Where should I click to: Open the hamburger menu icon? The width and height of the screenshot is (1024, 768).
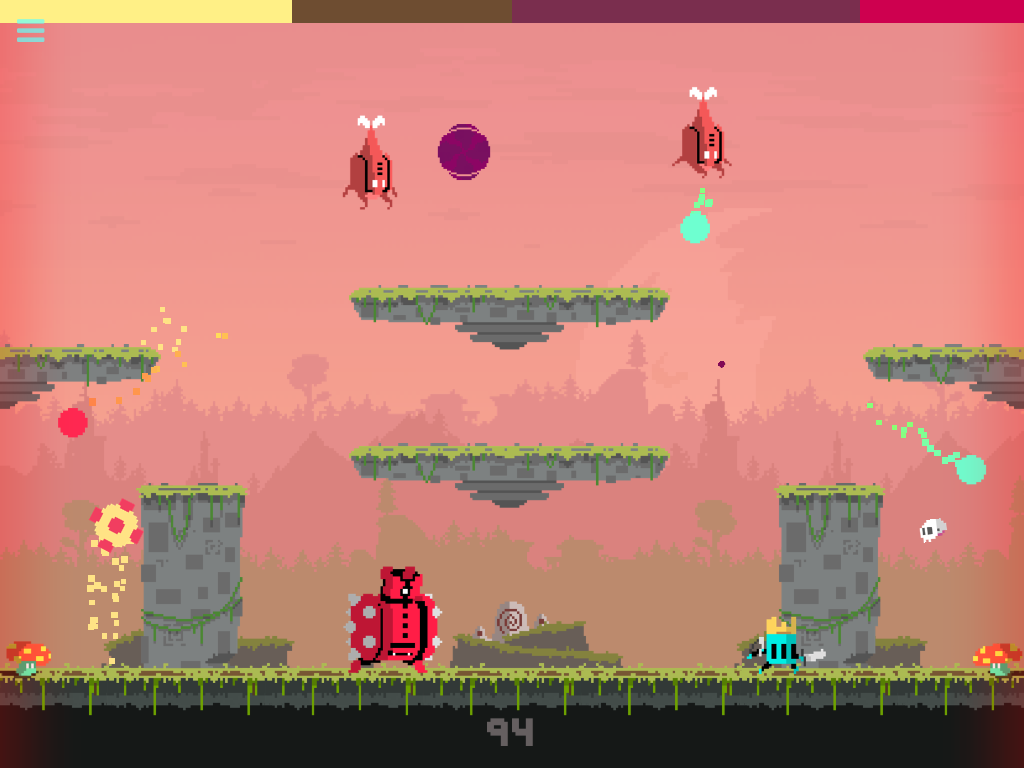(x=30, y=31)
